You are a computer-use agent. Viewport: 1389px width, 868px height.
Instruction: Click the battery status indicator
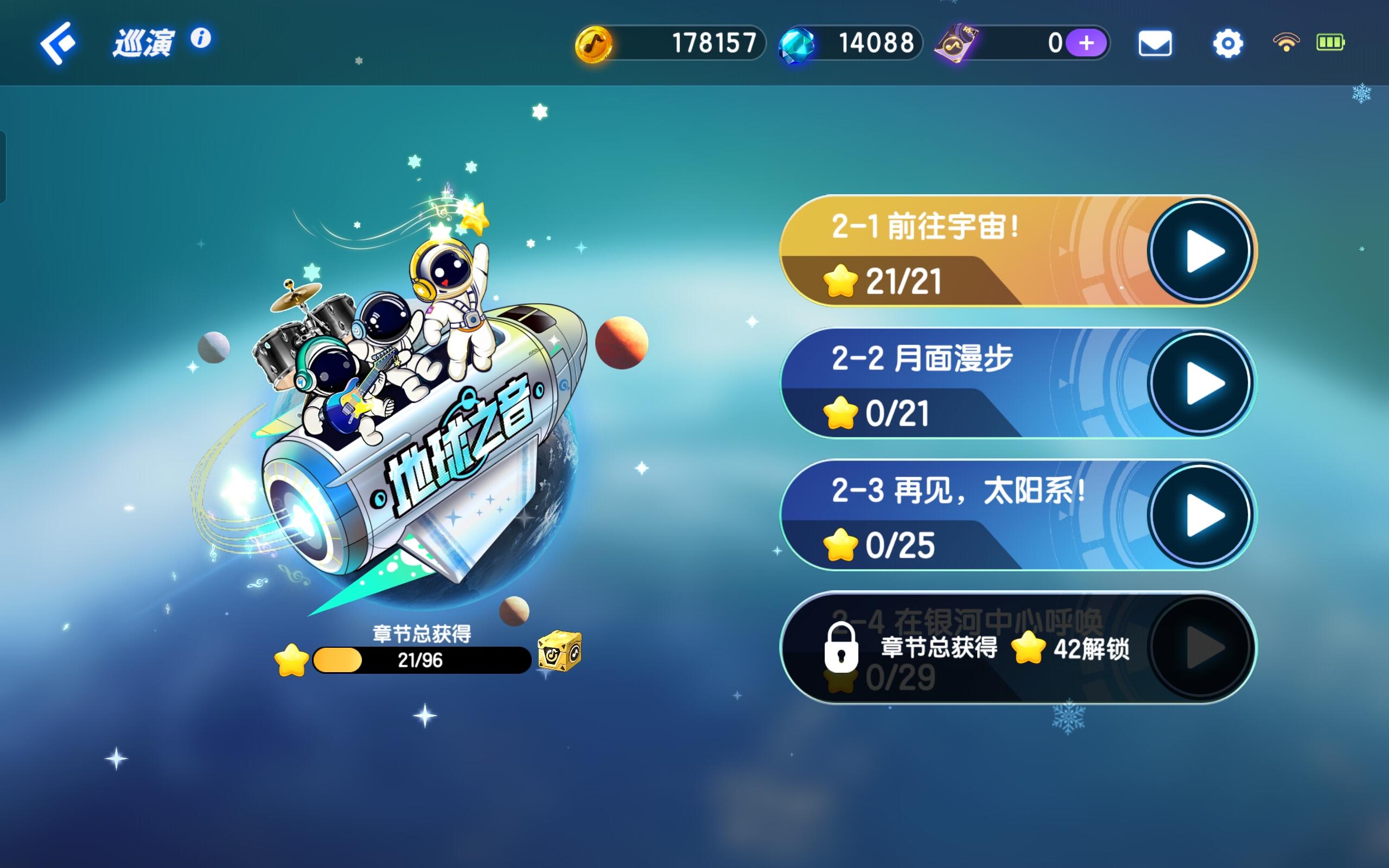pos(1330,41)
